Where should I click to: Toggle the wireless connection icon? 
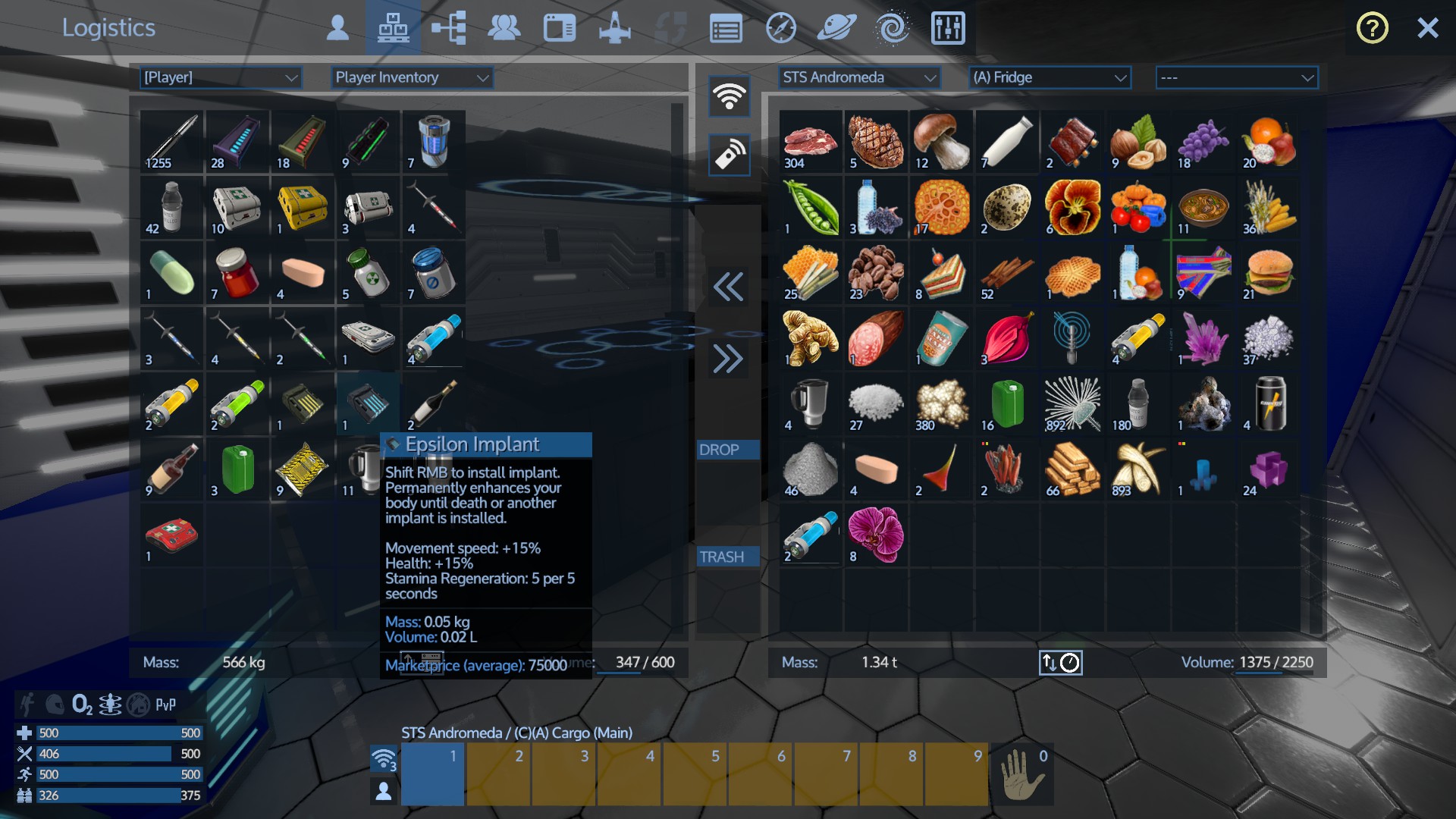pyautogui.click(x=729, y=96)
